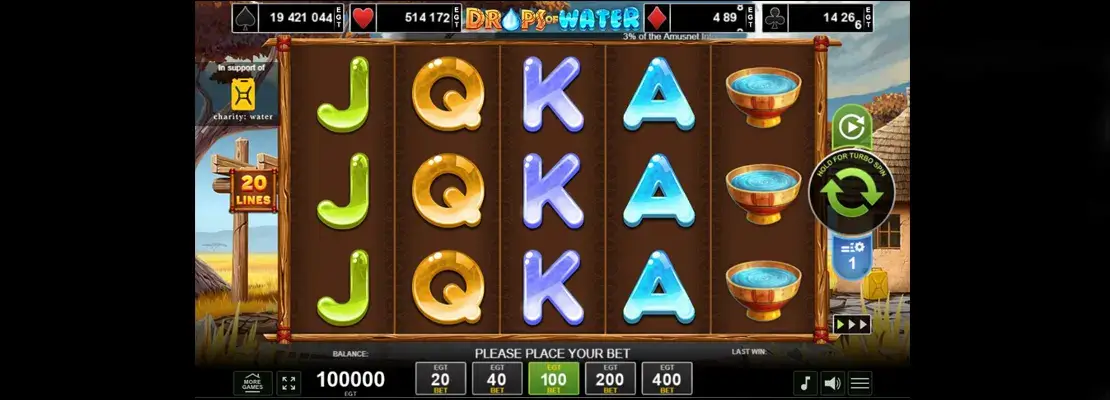
Task: Mute sound with the speaker icon
Action: [x=832, y=383]
